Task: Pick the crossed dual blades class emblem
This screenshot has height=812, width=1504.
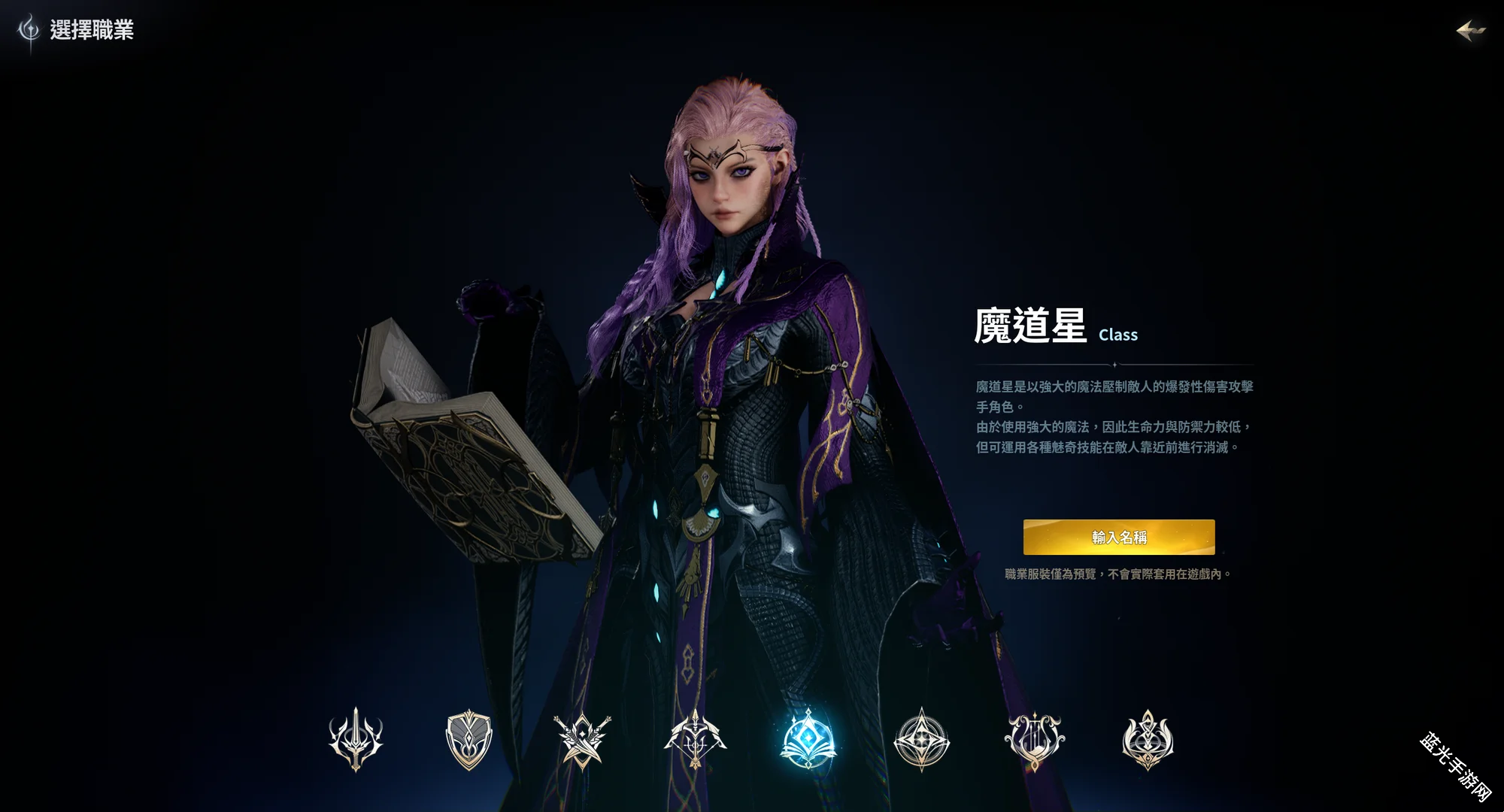Action: click(x=582, y=740)
